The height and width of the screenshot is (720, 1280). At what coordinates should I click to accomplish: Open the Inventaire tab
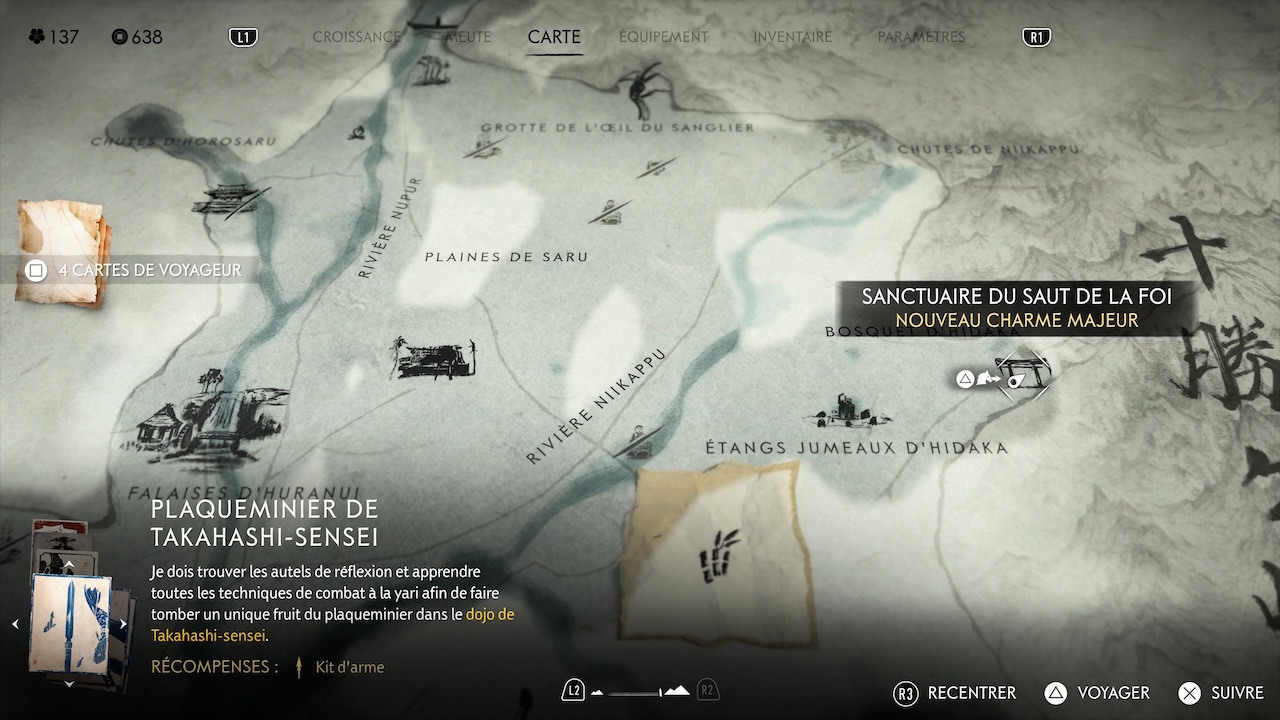[792, 37]
